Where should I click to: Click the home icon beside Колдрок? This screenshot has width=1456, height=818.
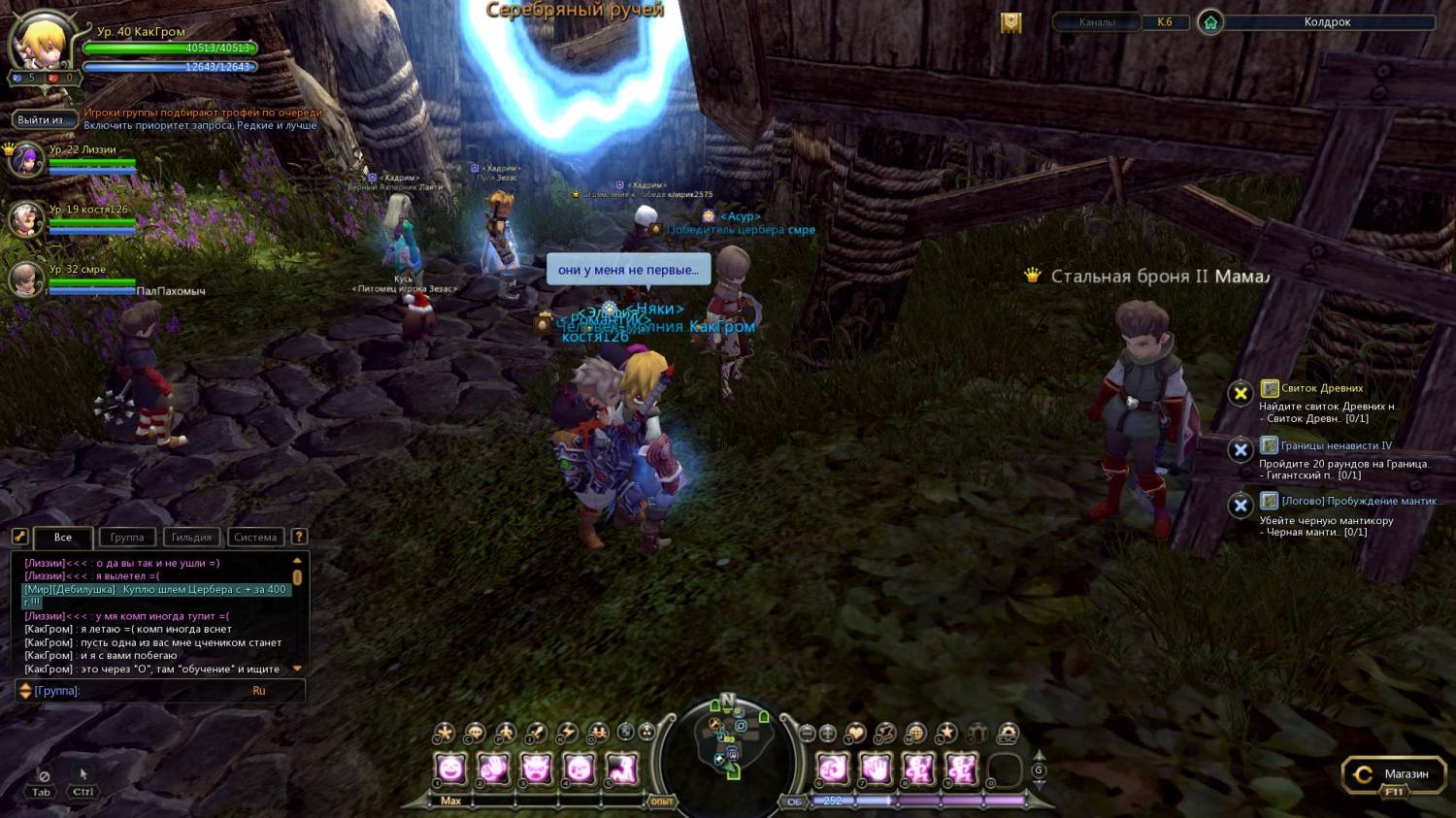point(1210,22)
